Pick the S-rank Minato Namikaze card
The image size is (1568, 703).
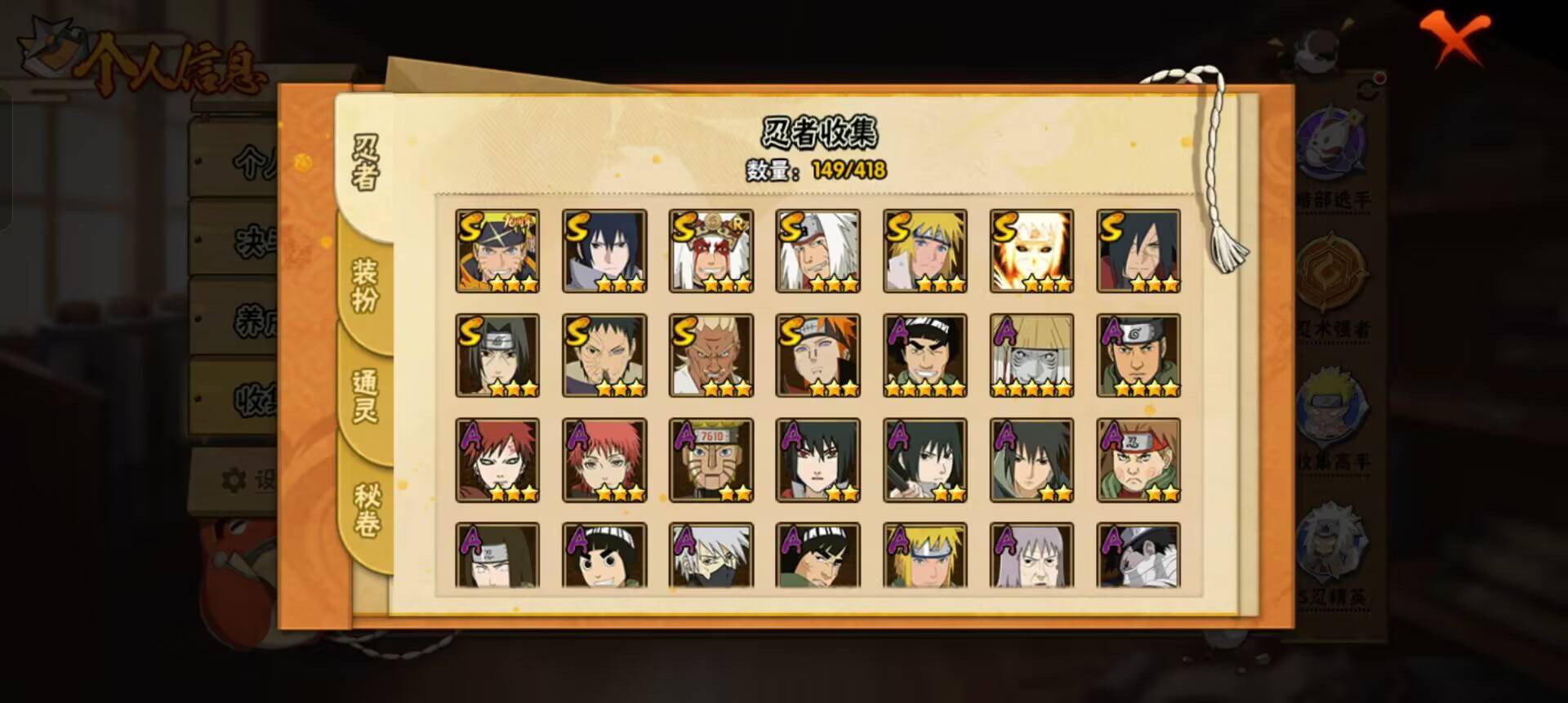[x=925, y=251]
